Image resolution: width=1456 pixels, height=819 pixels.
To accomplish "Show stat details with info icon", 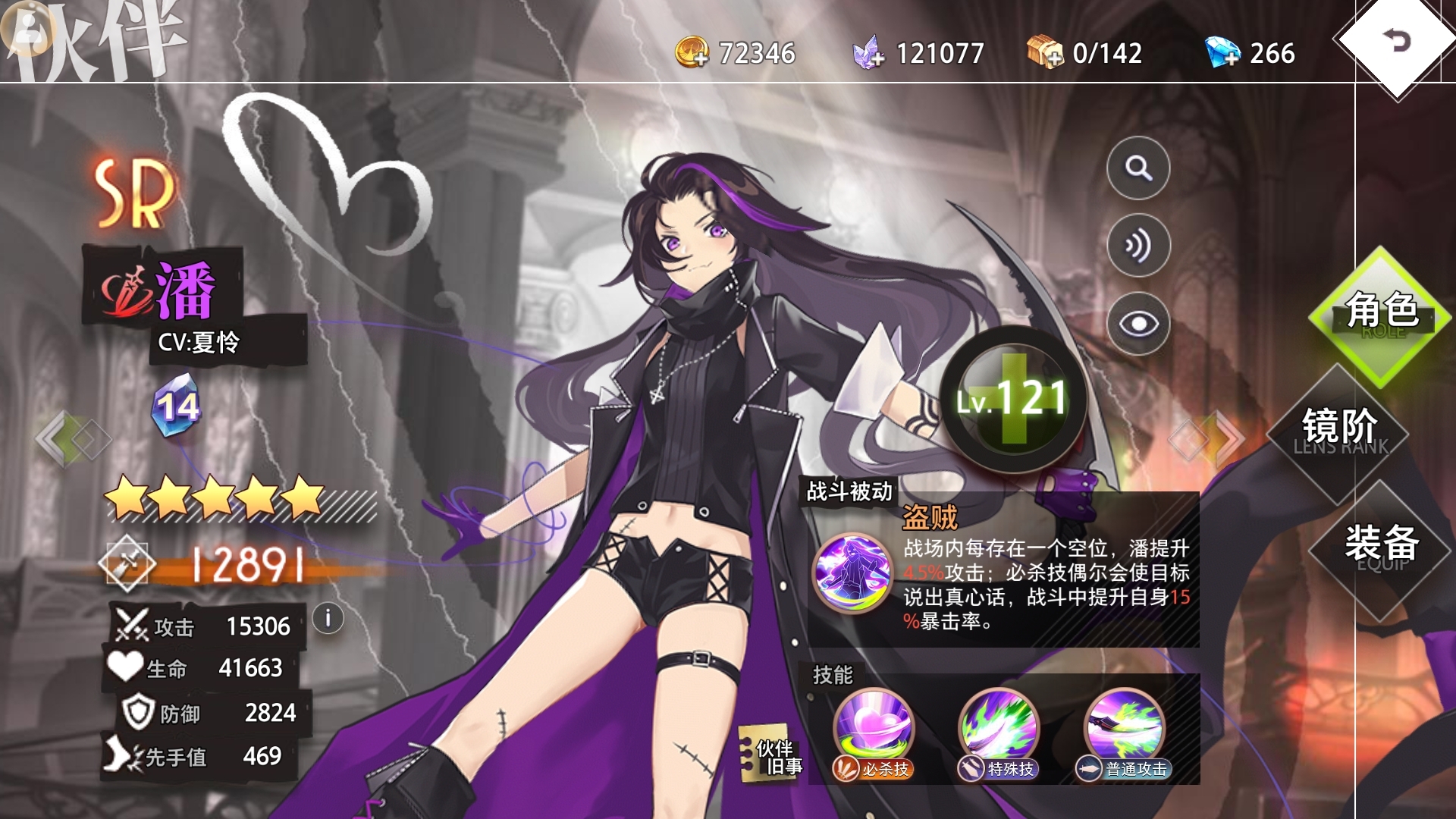I will 328,618.
